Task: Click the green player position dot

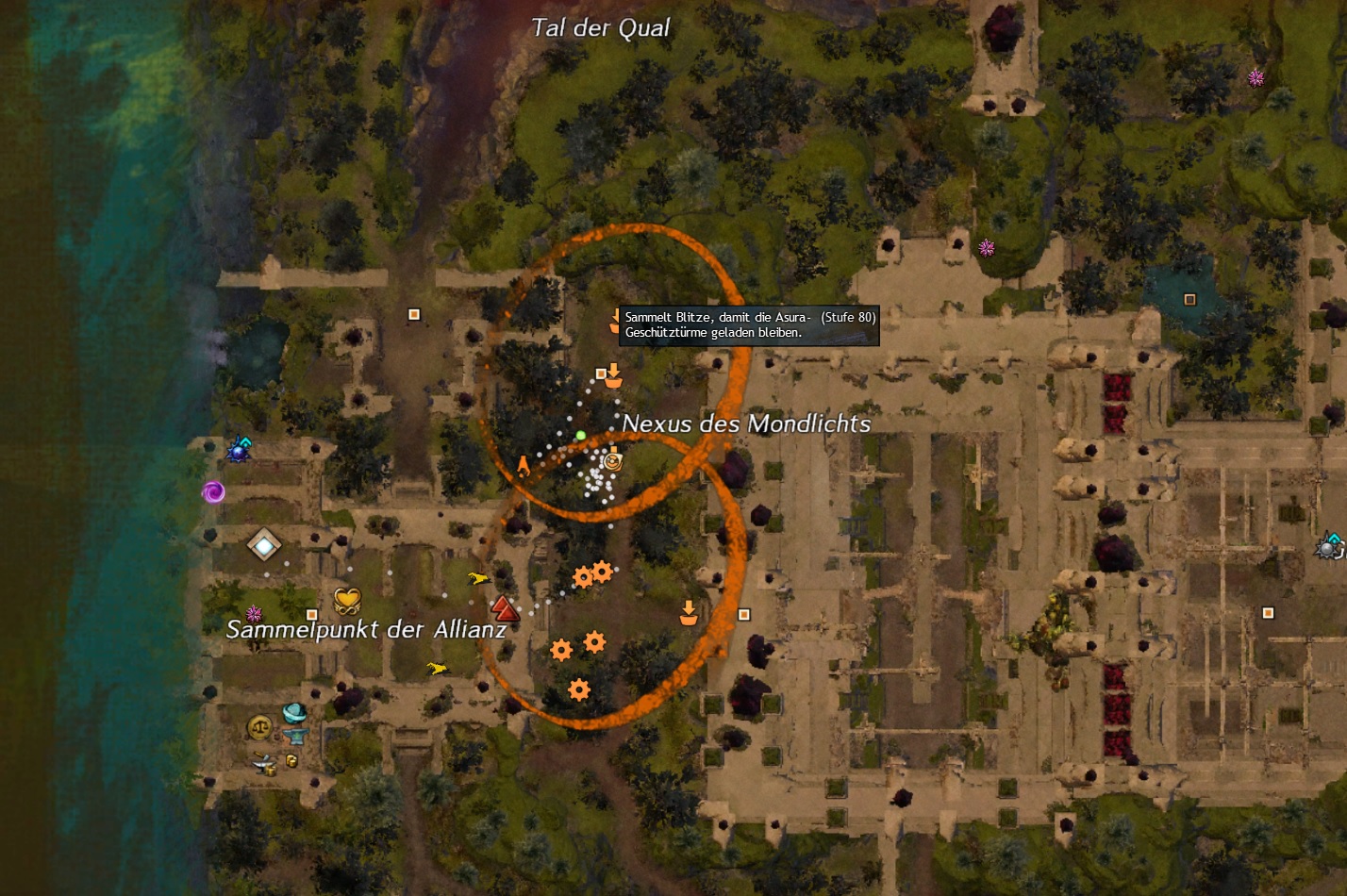Action: [x=580, y=436]
